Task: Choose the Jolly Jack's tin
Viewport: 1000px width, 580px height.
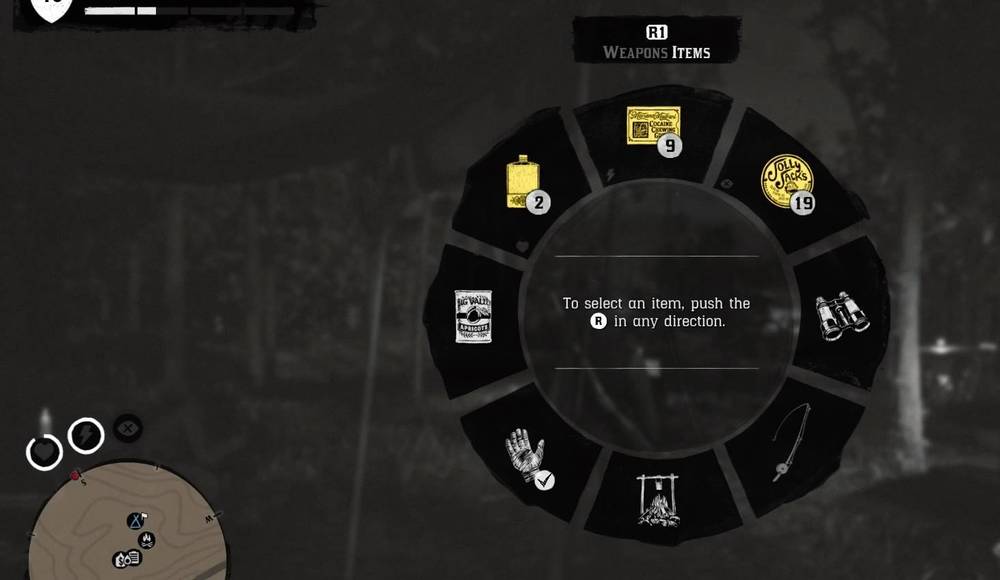Action: [x=785, y=181]
